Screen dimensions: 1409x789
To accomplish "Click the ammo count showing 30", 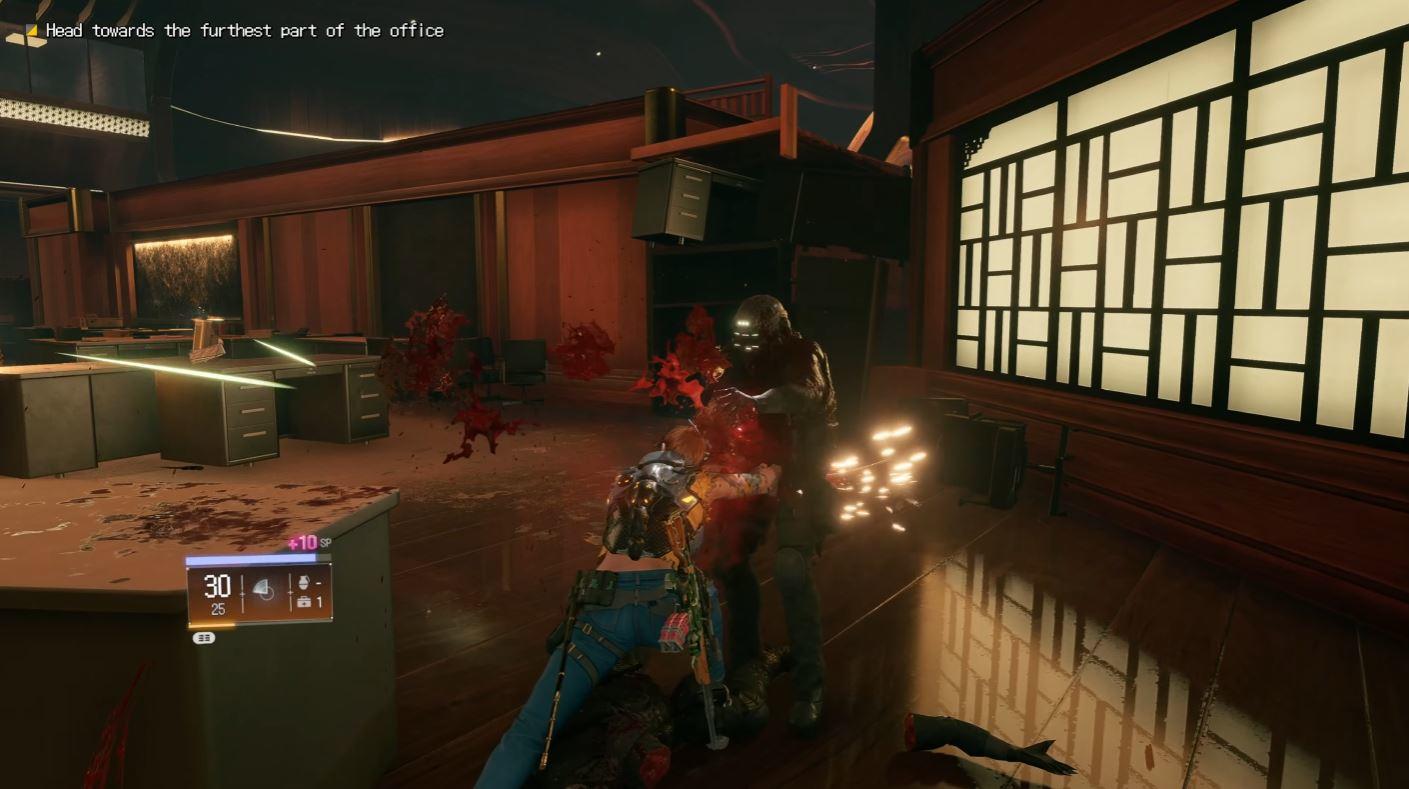I will click(x=216, y=583).
